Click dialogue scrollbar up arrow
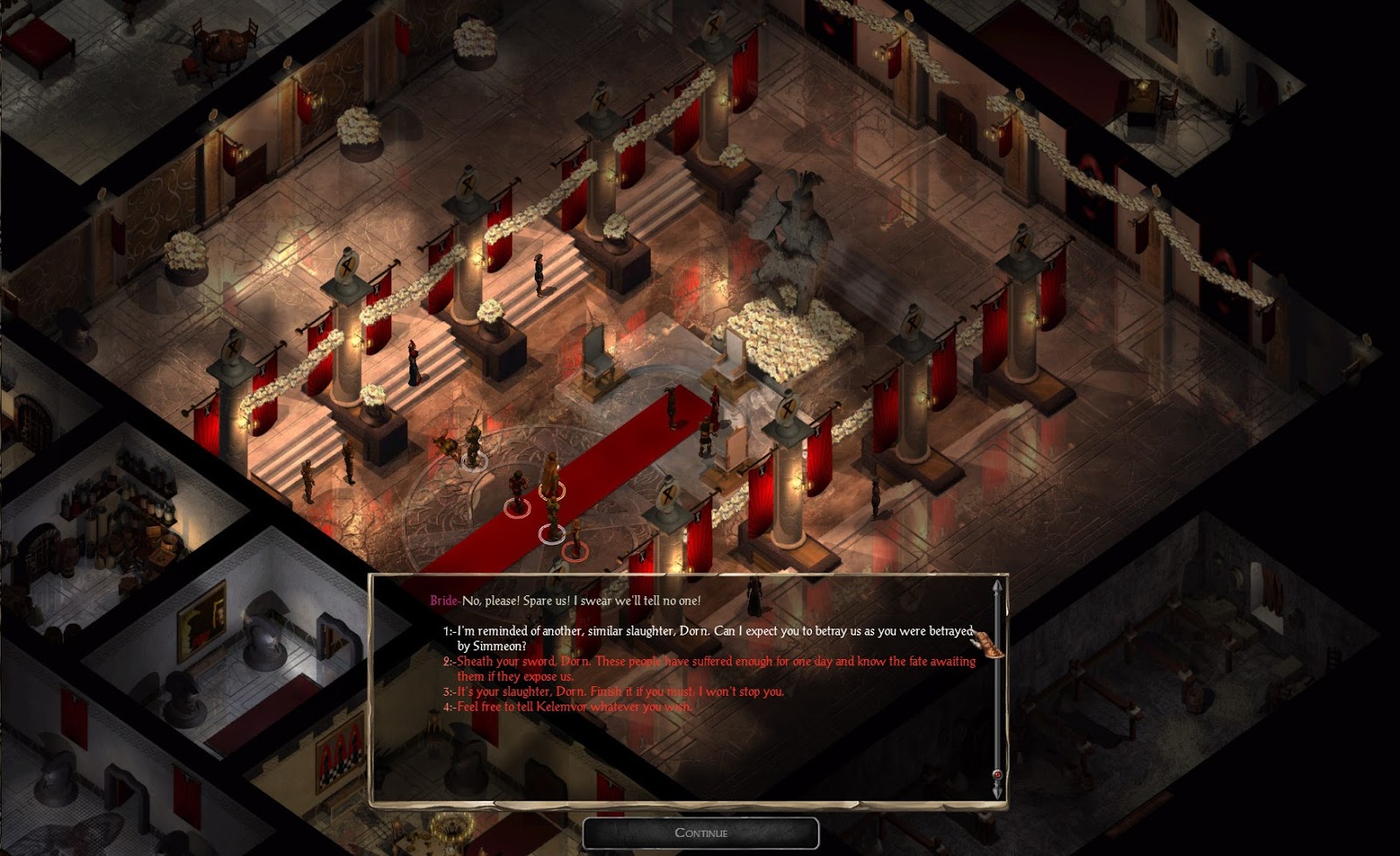This screenshot has height=856, width=1400. (x=996, y=586)
